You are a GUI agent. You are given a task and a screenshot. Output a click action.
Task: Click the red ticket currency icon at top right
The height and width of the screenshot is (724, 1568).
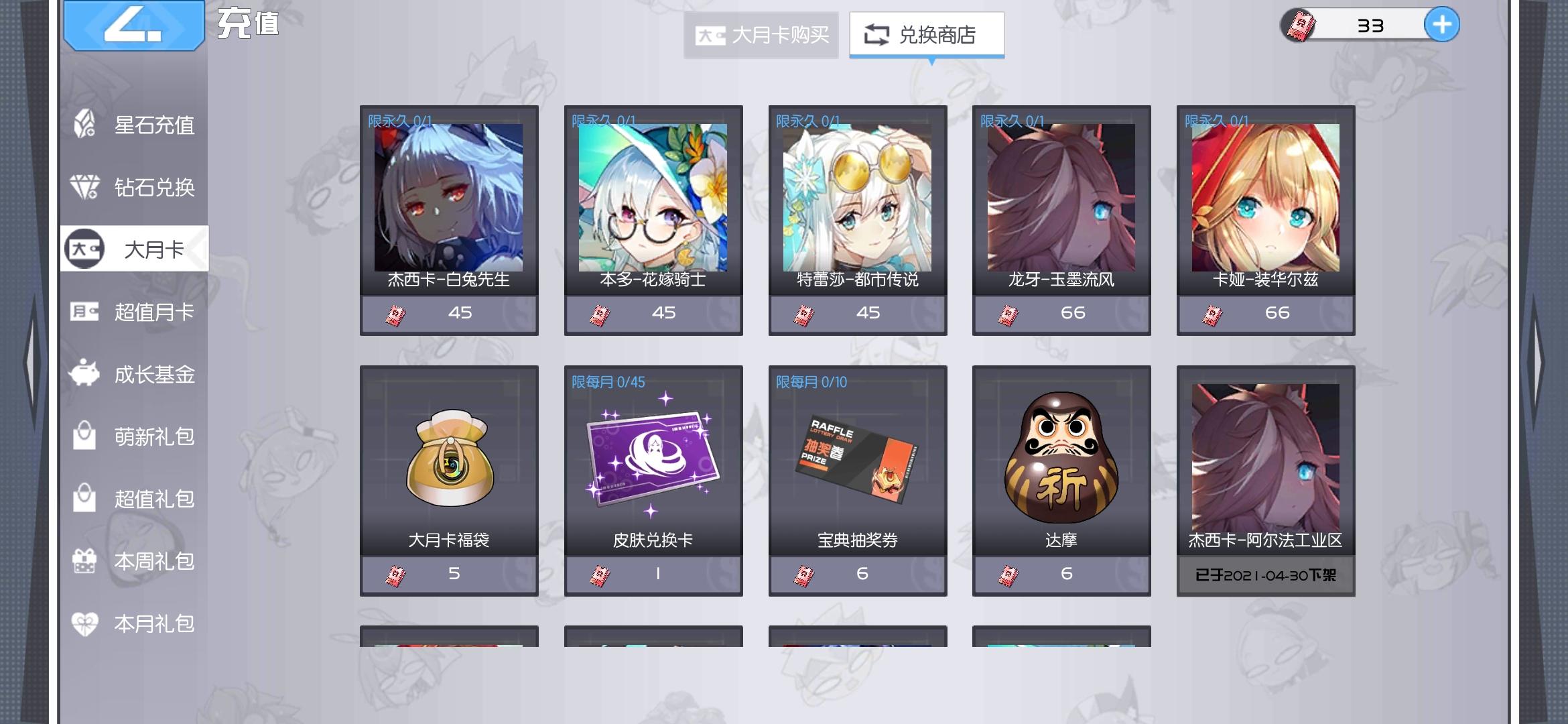[x=1299, y=25]
